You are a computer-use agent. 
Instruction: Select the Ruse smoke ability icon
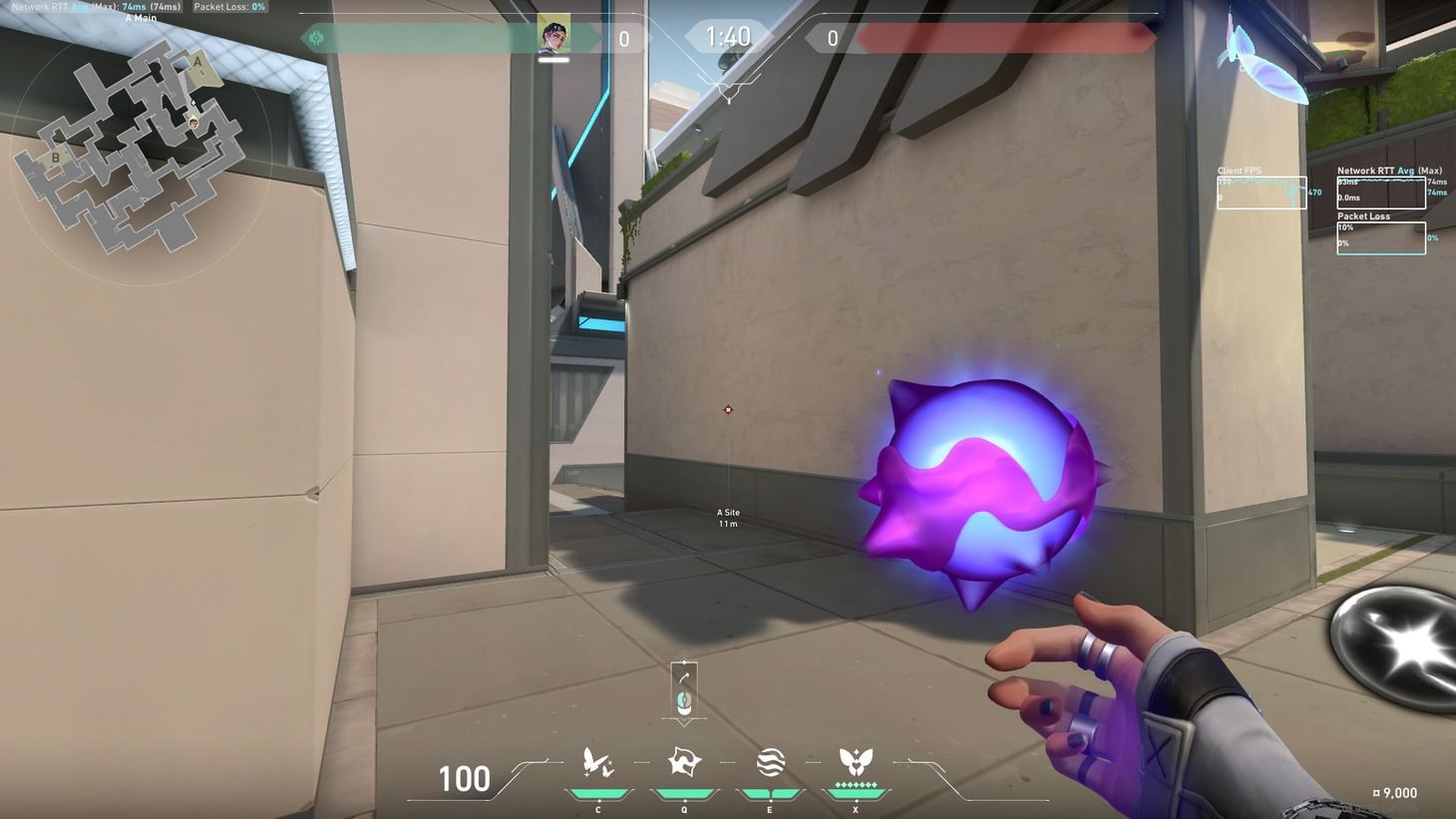(769, 763)
